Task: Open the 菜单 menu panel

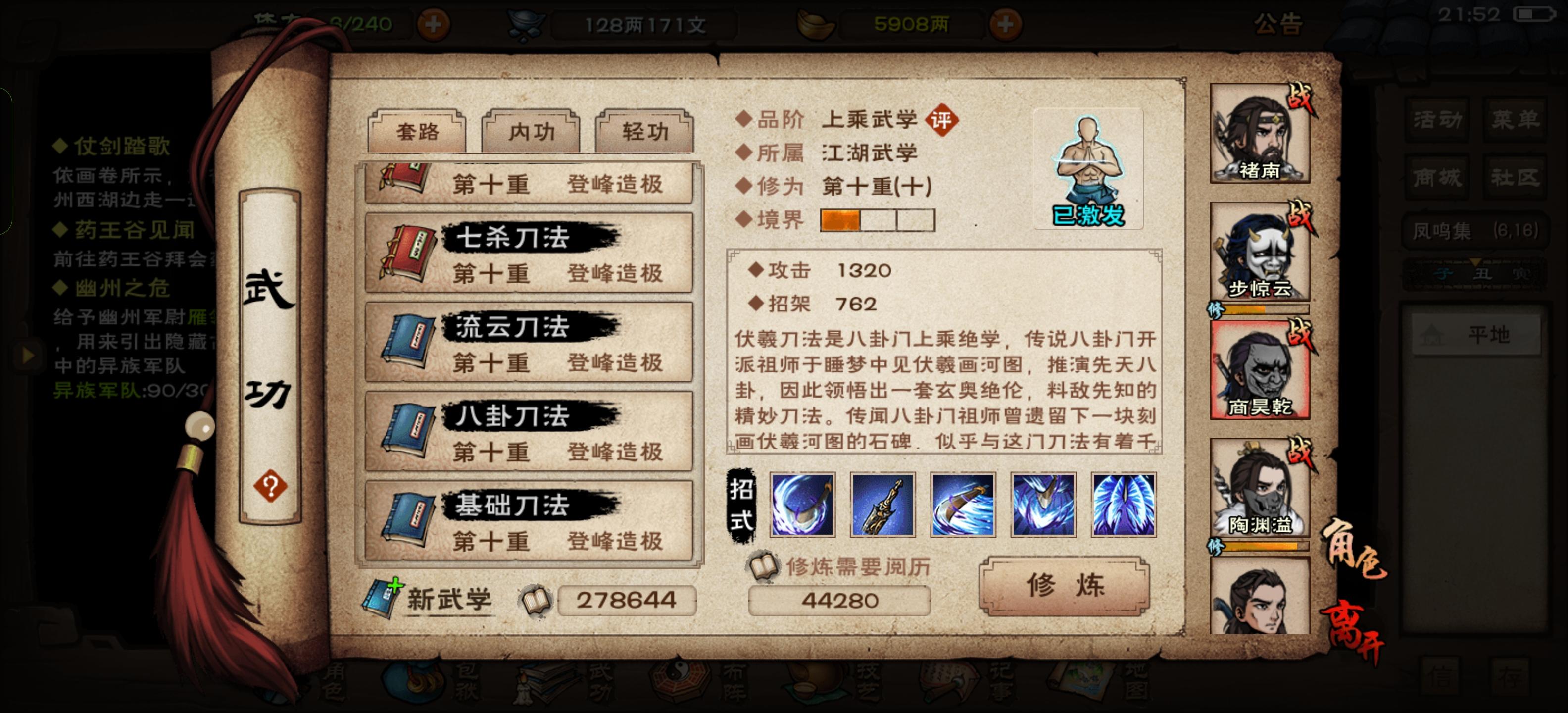Action: [1515, 119]
